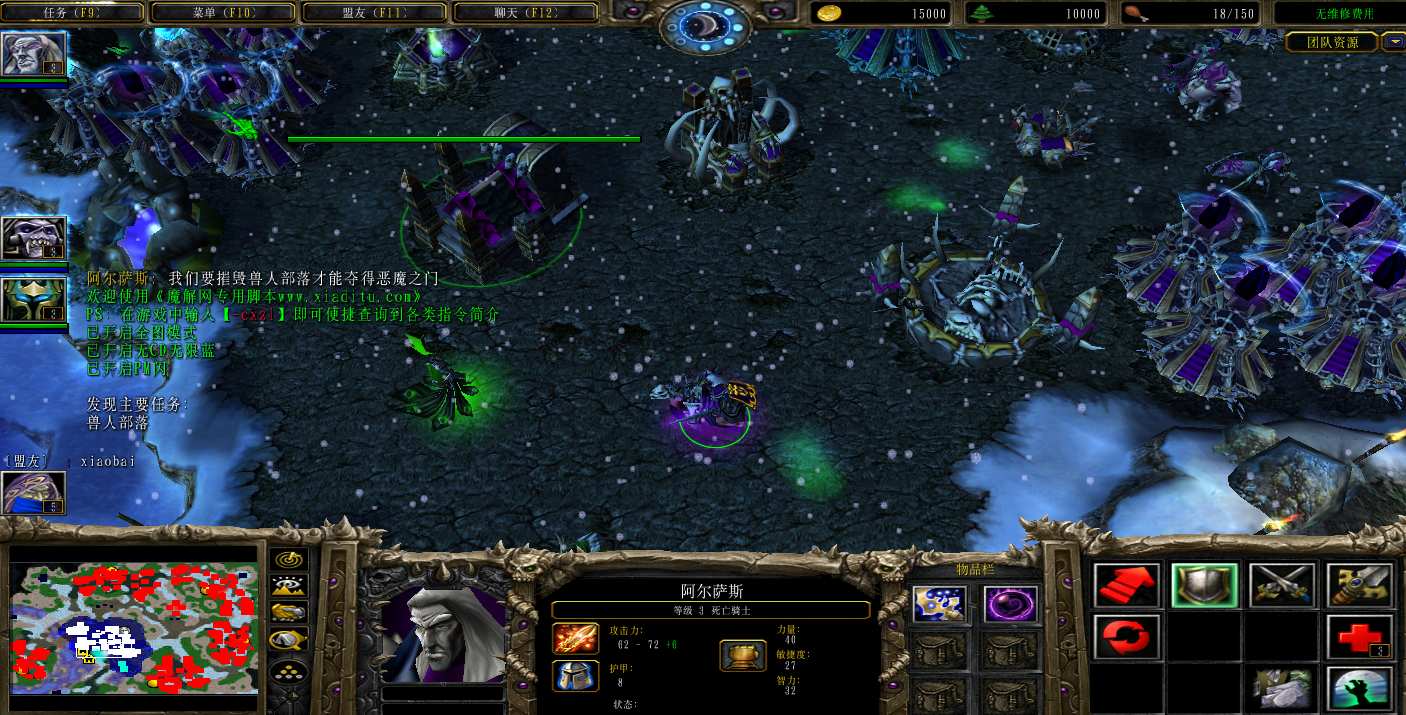Toggle the minimap terrain eye button
The width and height of the screenshot is (1406, 715).
click(x=288, y=586)
